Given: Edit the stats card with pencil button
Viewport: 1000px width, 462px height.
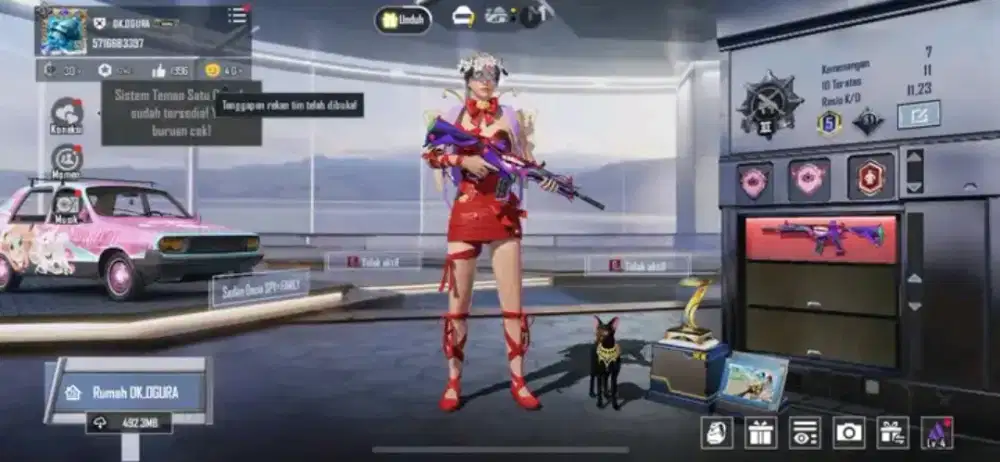Looking at the screenshot, I should click(918, 114).
